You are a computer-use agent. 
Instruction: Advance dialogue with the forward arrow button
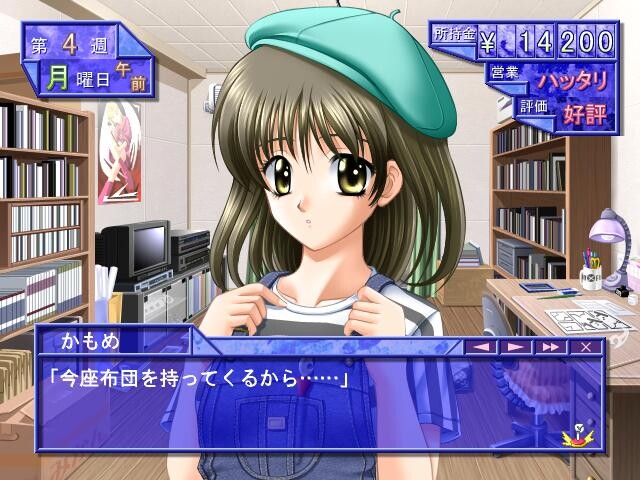click(x=515, y=346)
